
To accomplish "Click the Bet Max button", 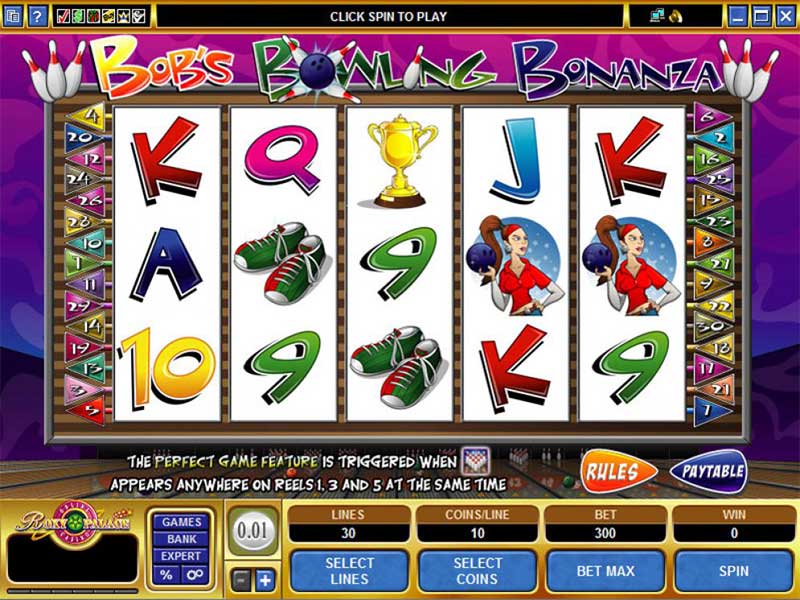I will coord(606,571).
